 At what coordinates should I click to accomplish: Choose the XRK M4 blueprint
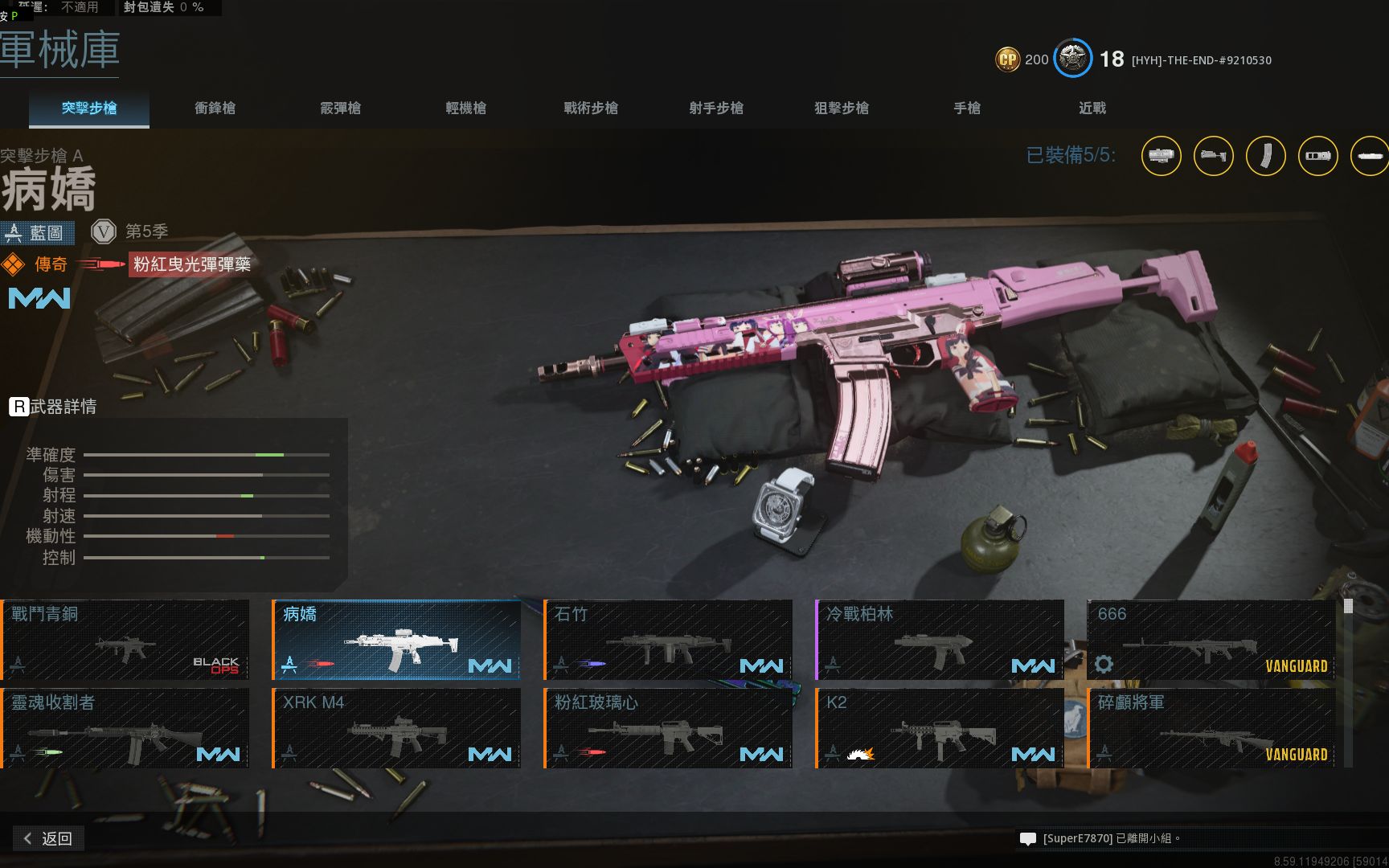pyautogui.click(x=396, y=728)
